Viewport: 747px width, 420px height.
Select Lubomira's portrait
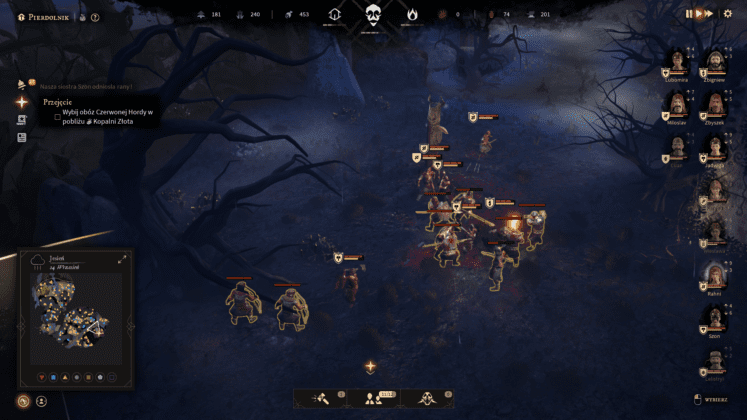(x=677, y=61)
